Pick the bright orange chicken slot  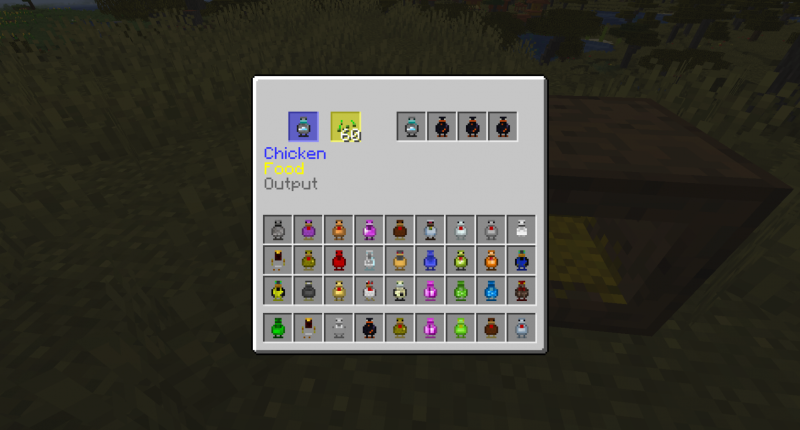[x=490, y=260]
